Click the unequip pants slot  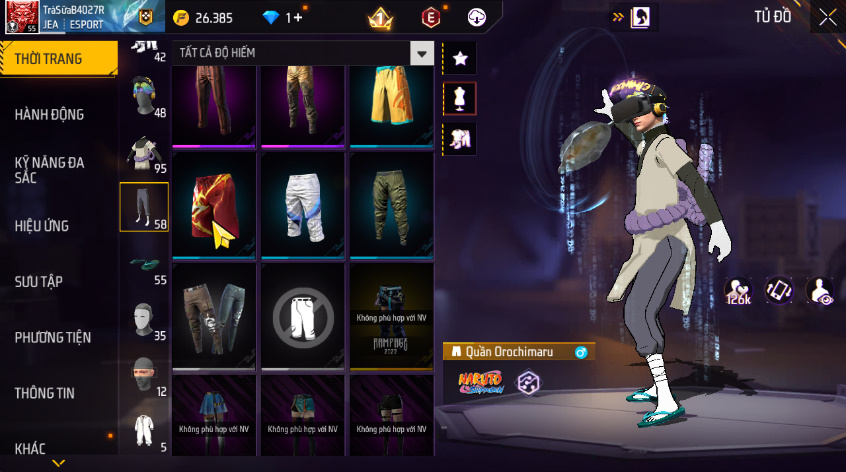pos(303,317)
